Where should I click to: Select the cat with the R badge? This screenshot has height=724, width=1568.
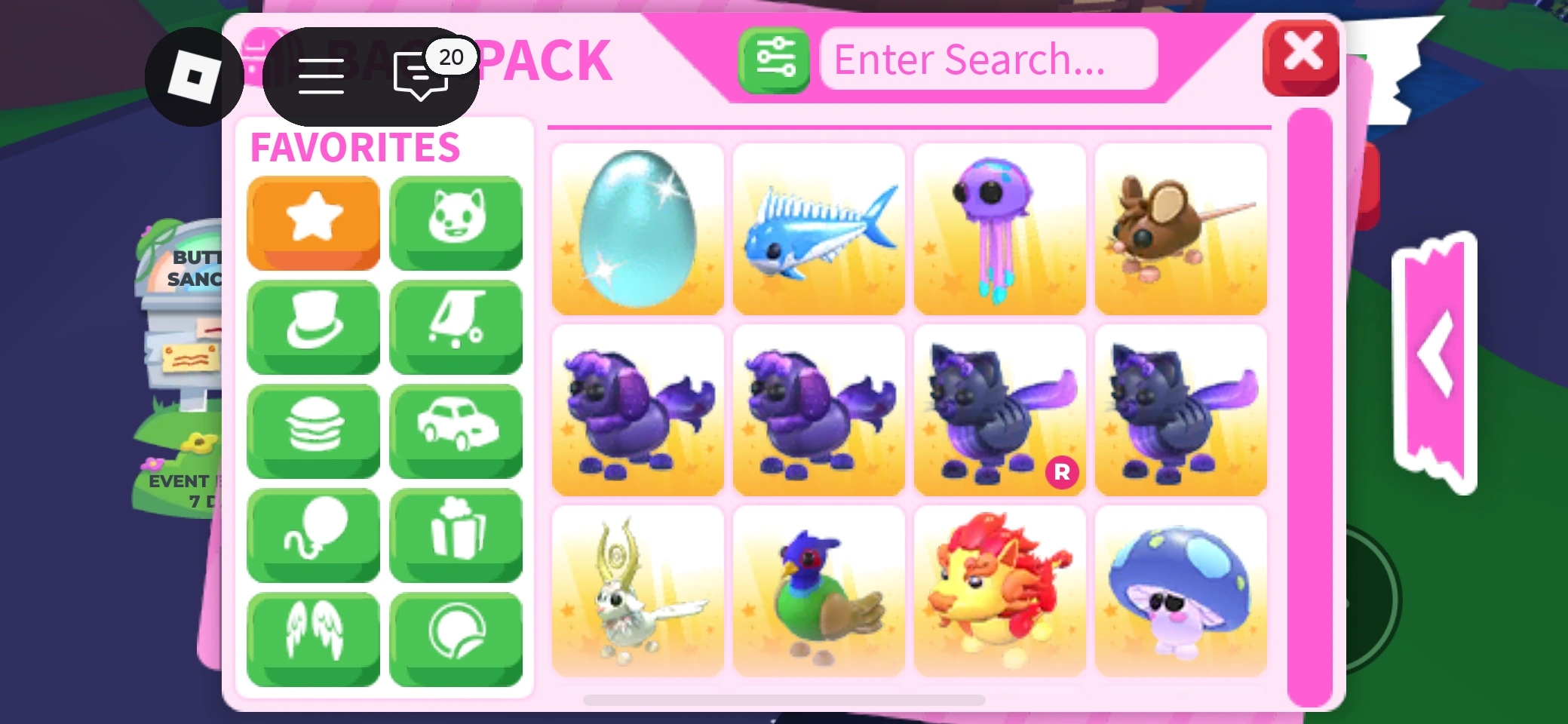pos(999,411)
